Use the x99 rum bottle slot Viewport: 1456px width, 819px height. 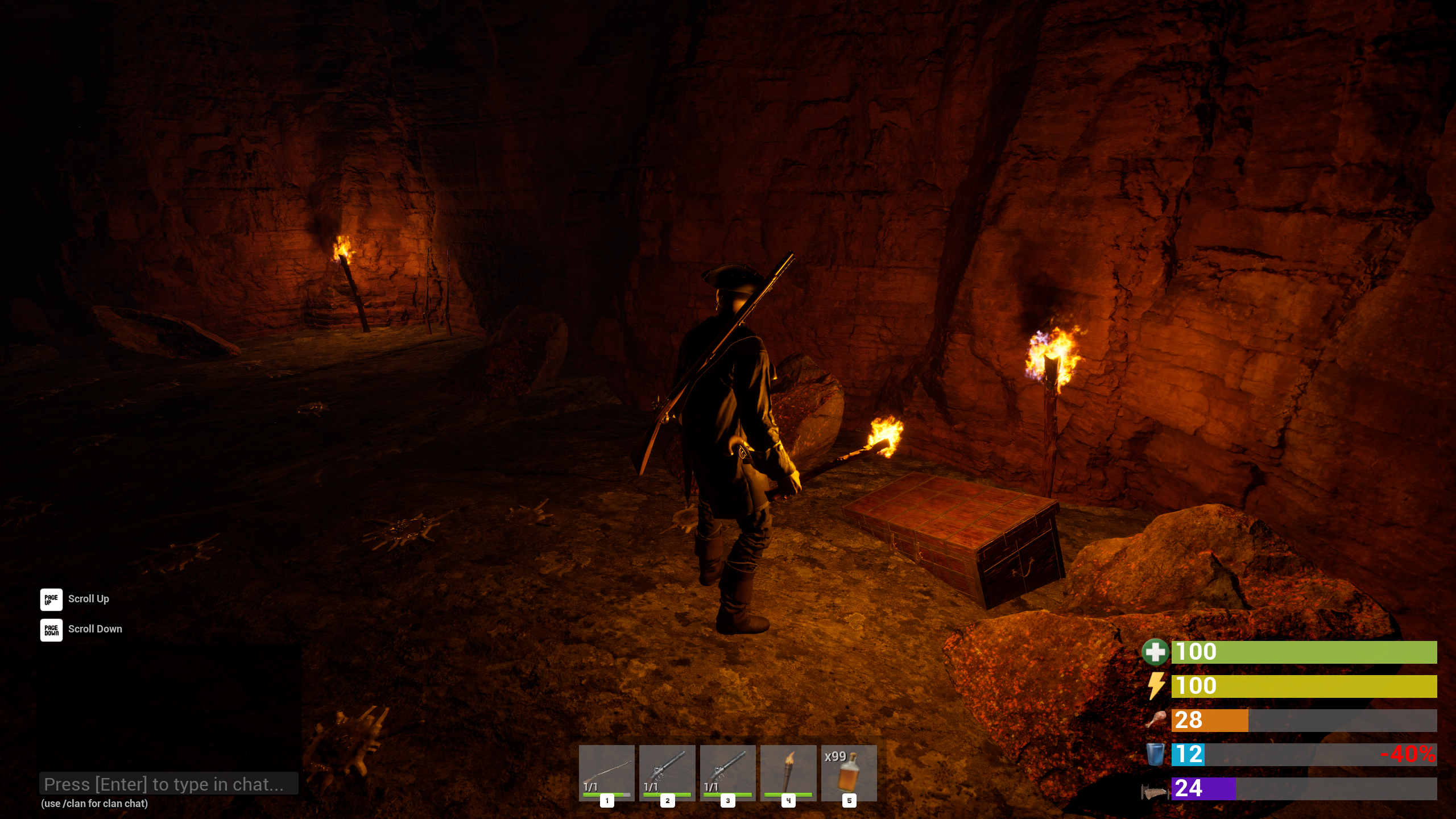(849, 772)
